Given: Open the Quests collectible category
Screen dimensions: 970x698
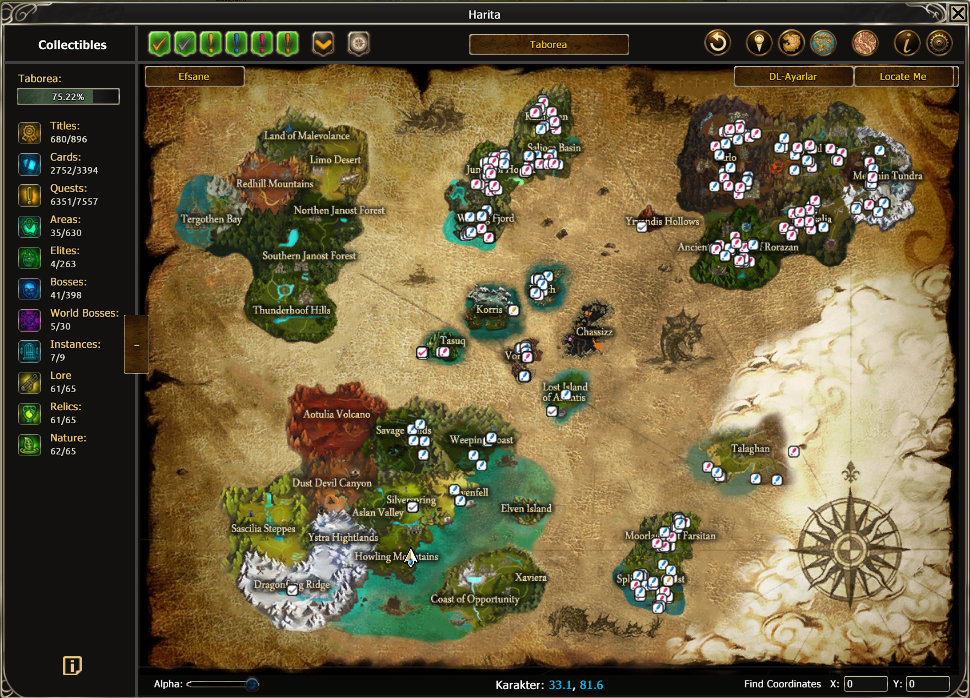Looking at the screenshot, I should tap(30, 194).
